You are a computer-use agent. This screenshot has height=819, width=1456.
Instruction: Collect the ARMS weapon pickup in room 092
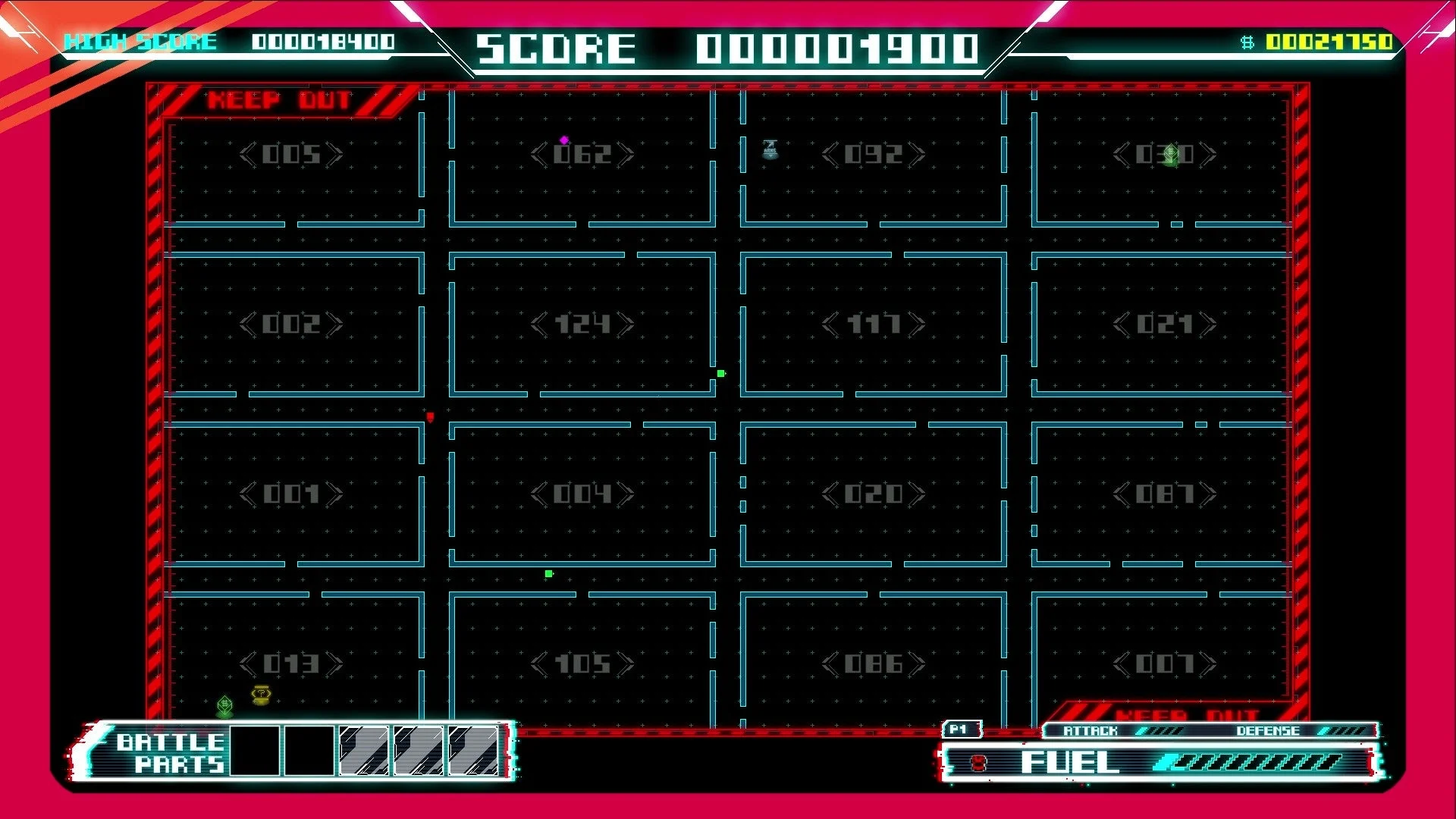(770, 150)
